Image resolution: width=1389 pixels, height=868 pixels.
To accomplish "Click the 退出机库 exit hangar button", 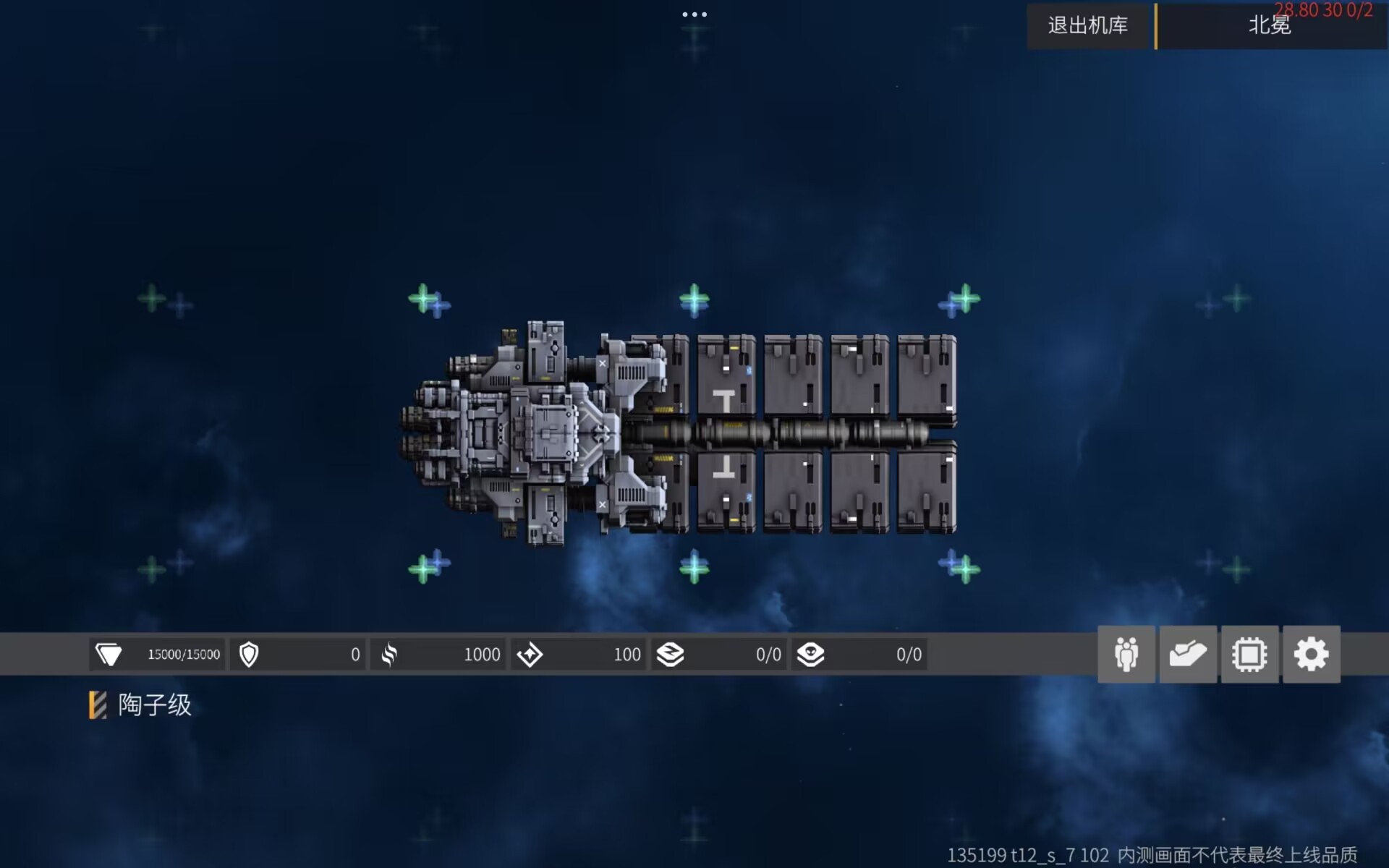I will tap(1088, 26).
